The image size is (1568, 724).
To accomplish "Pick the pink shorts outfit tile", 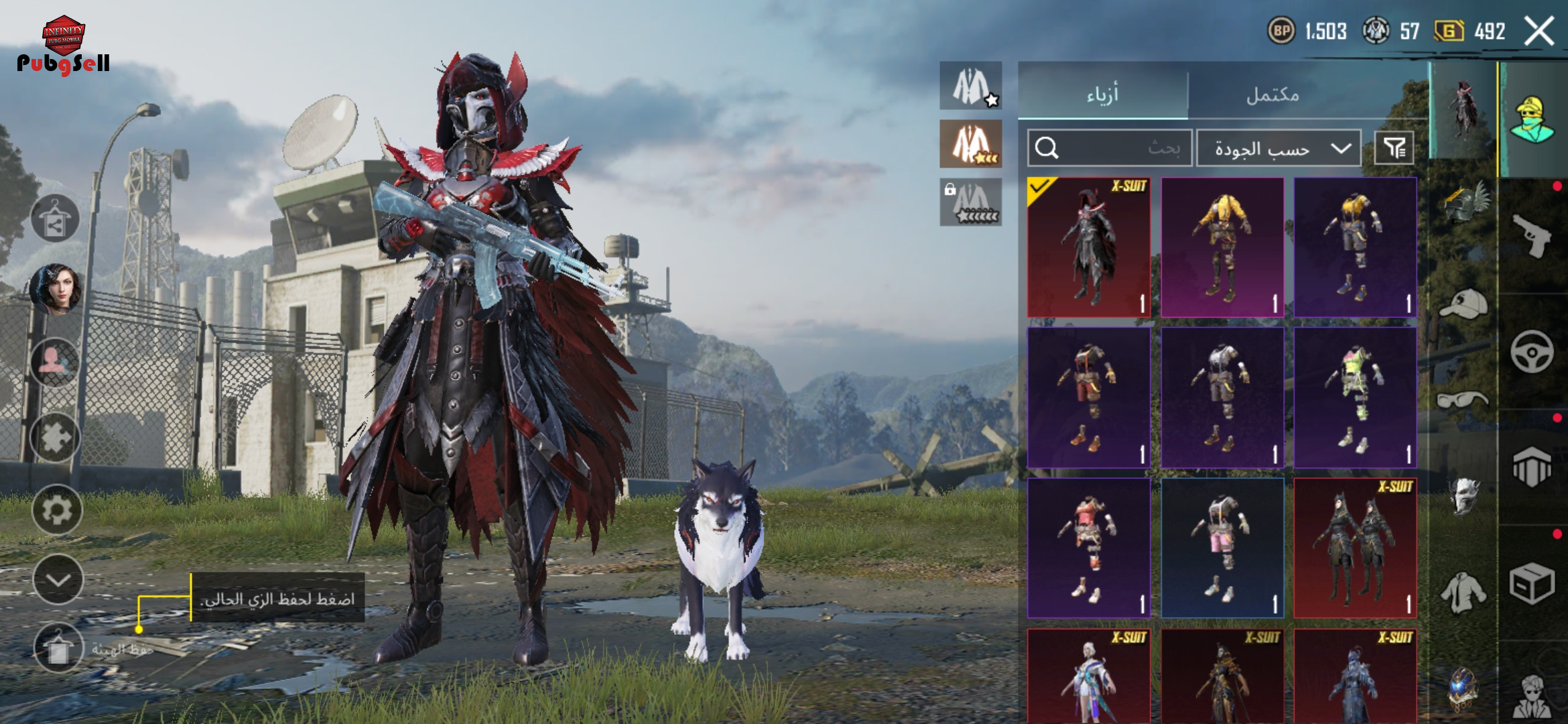I will click(x=1222, y=548).
